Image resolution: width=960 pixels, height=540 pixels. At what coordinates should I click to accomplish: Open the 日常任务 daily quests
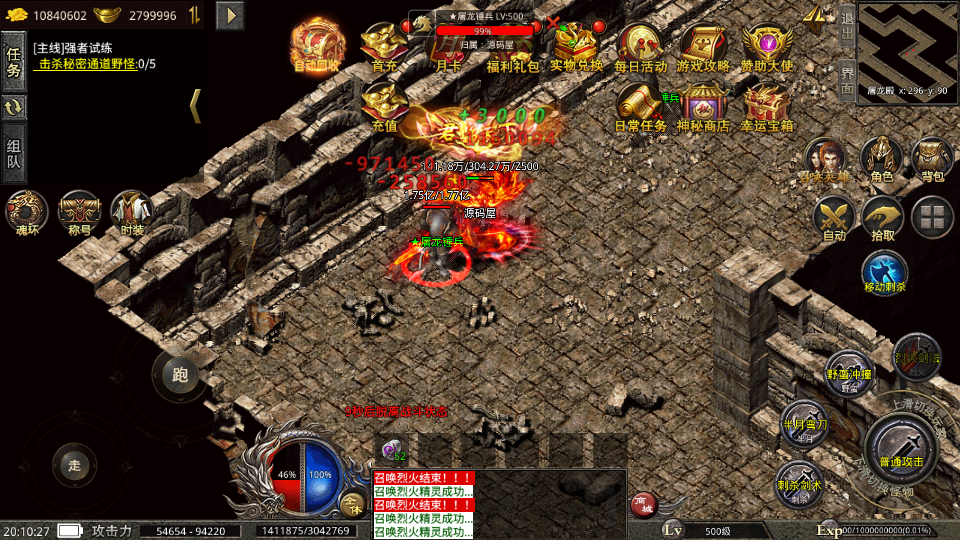click(640, 105)
